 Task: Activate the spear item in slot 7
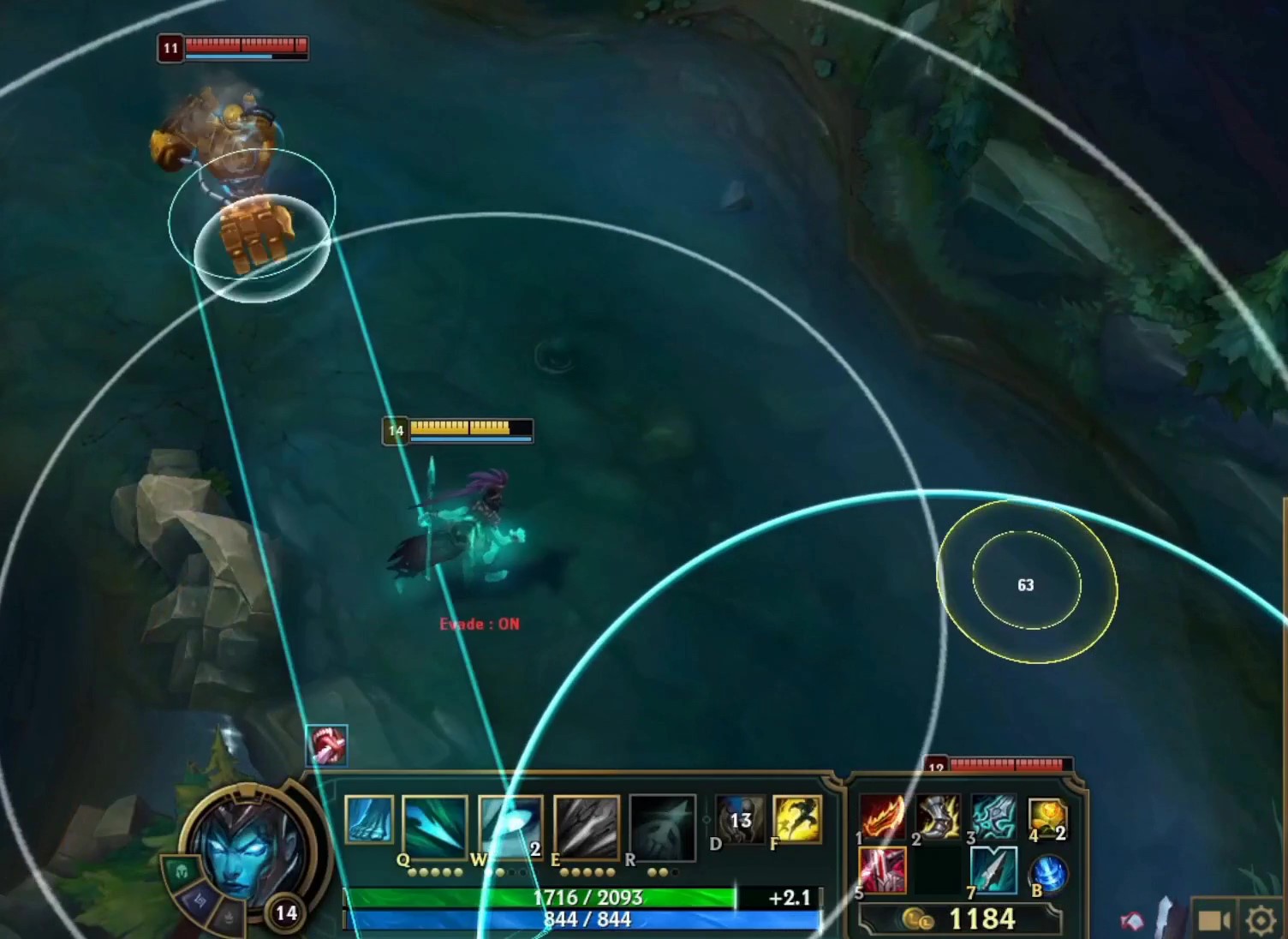click(993, 870)
